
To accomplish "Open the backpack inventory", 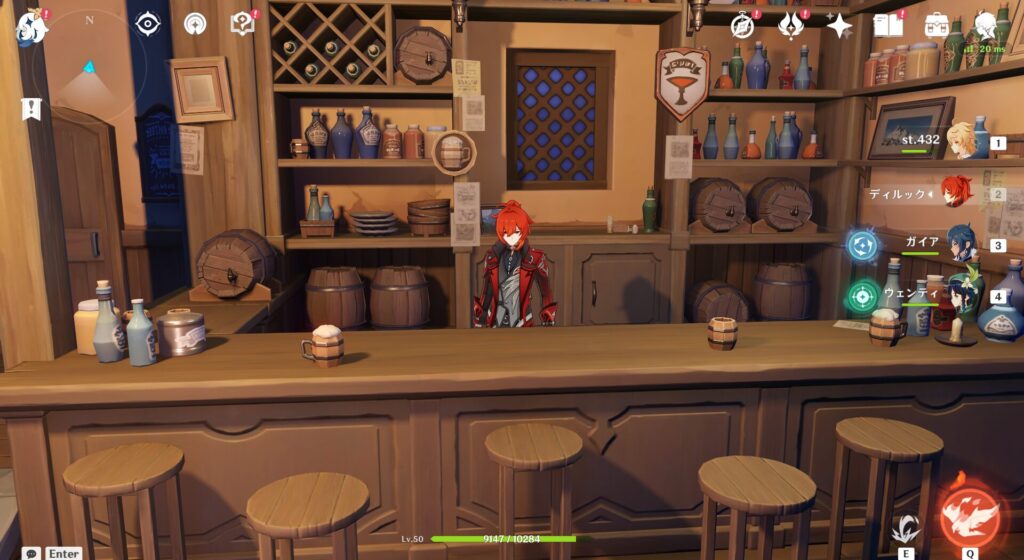I will point(937,25).
